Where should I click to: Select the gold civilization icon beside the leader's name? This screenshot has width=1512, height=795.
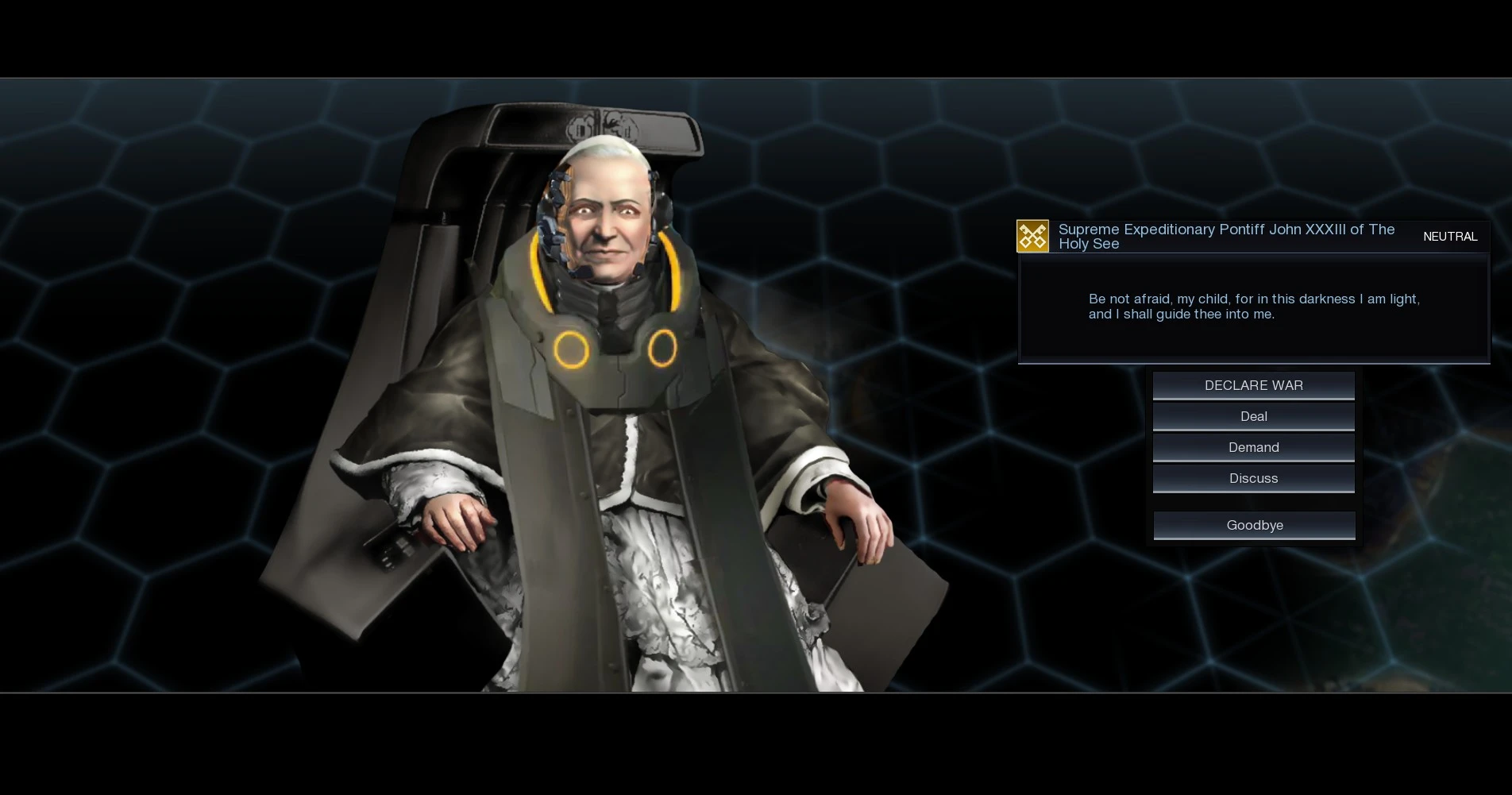tap(1032, 235)
